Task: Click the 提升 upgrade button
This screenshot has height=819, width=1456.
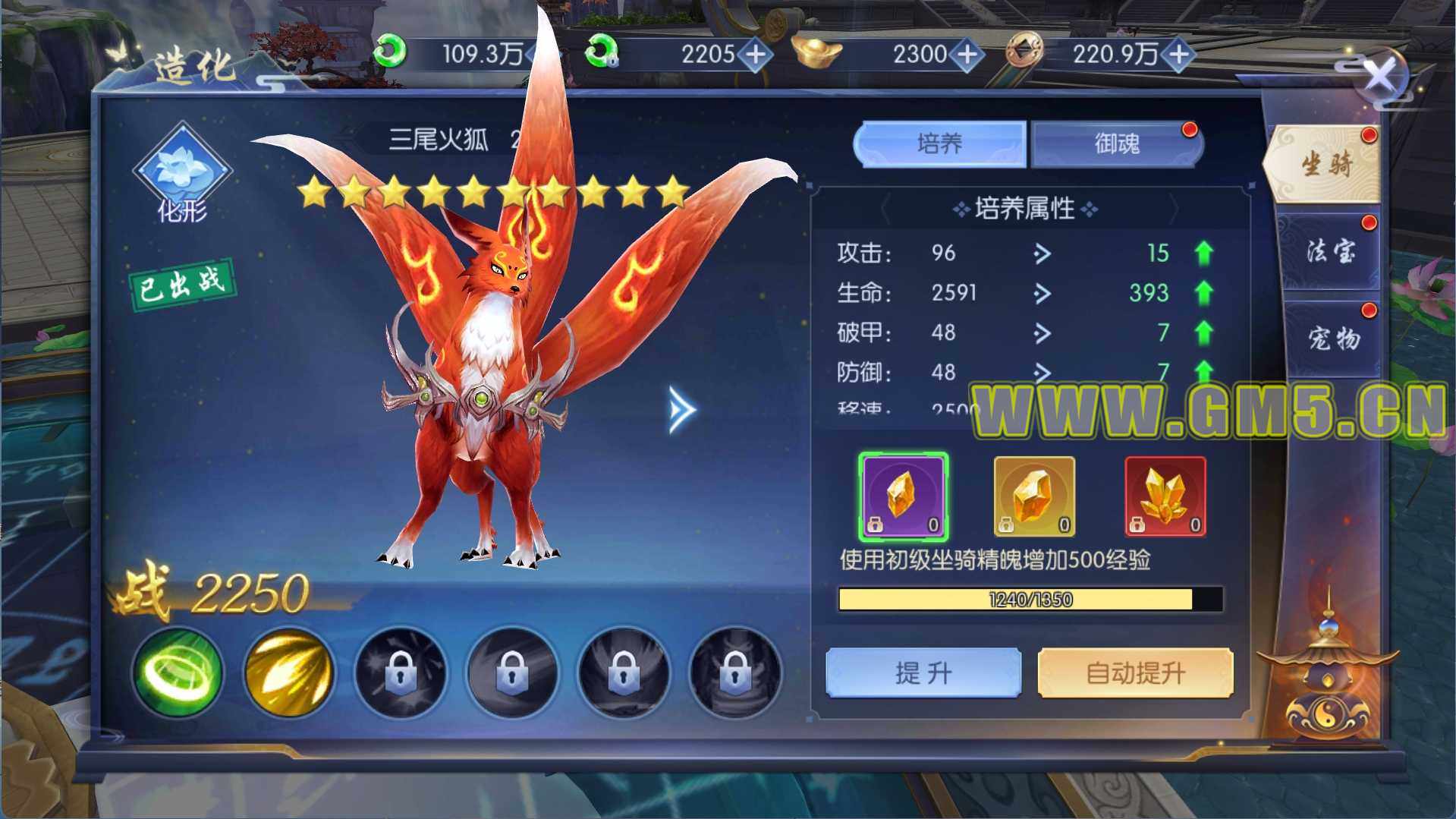Action: click(923, 673)
